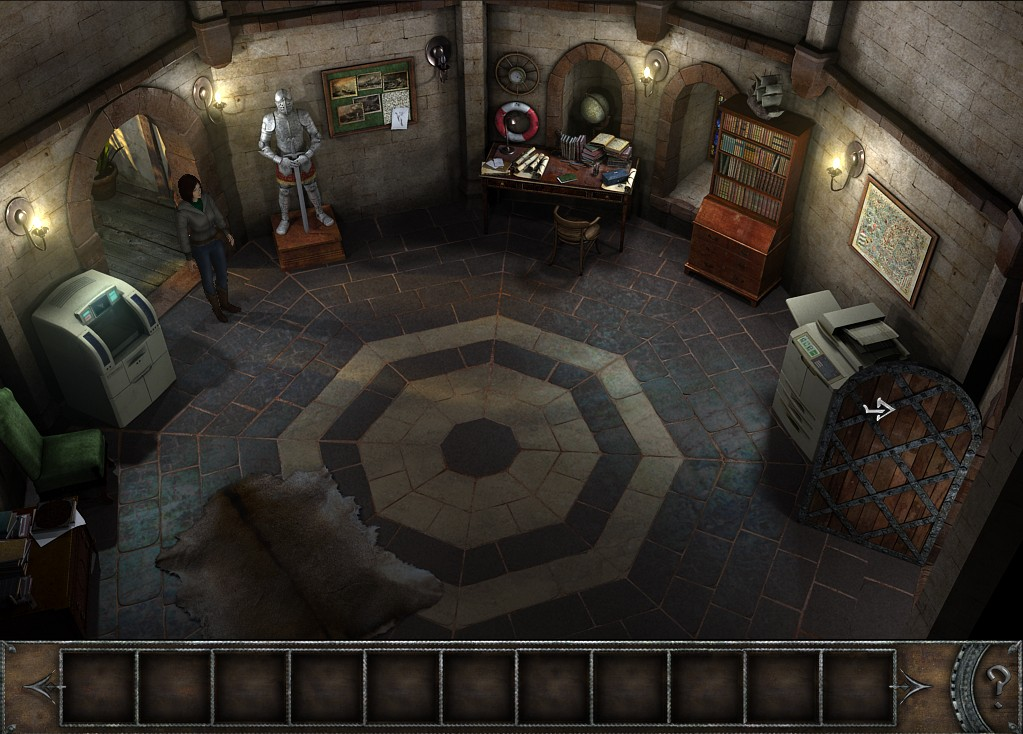Show next inventory items with right arrow
The height and width of the screenshot is (734, 1023).
pos(914,687)
